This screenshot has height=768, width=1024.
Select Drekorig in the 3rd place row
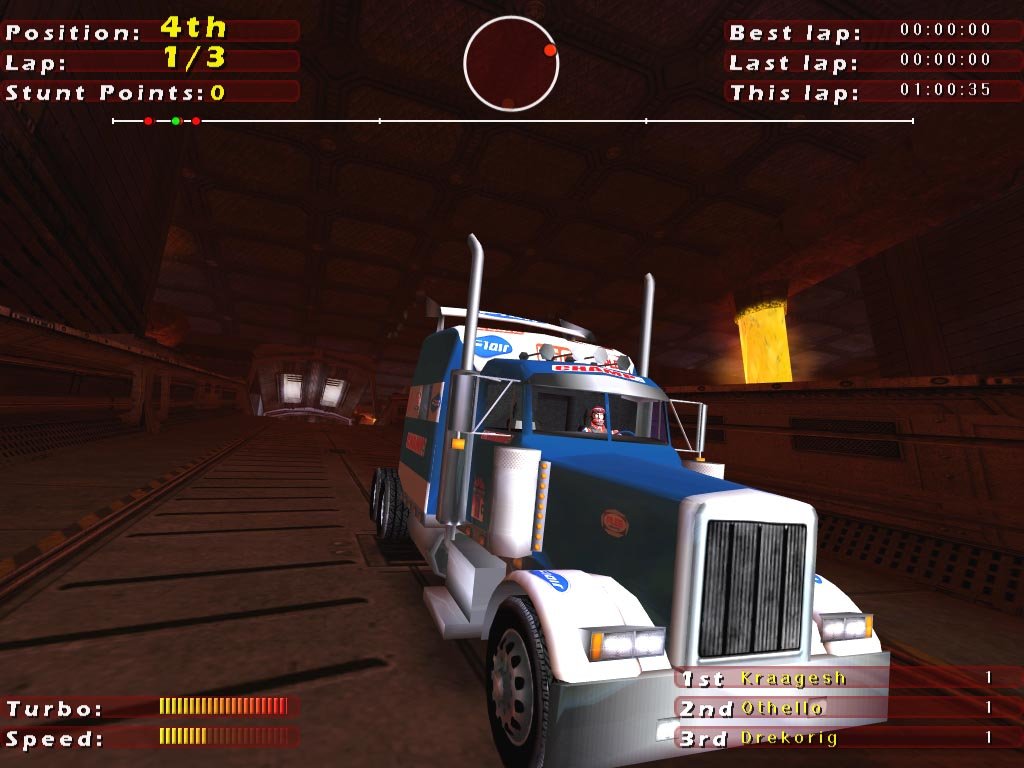[x=789, y=738]
